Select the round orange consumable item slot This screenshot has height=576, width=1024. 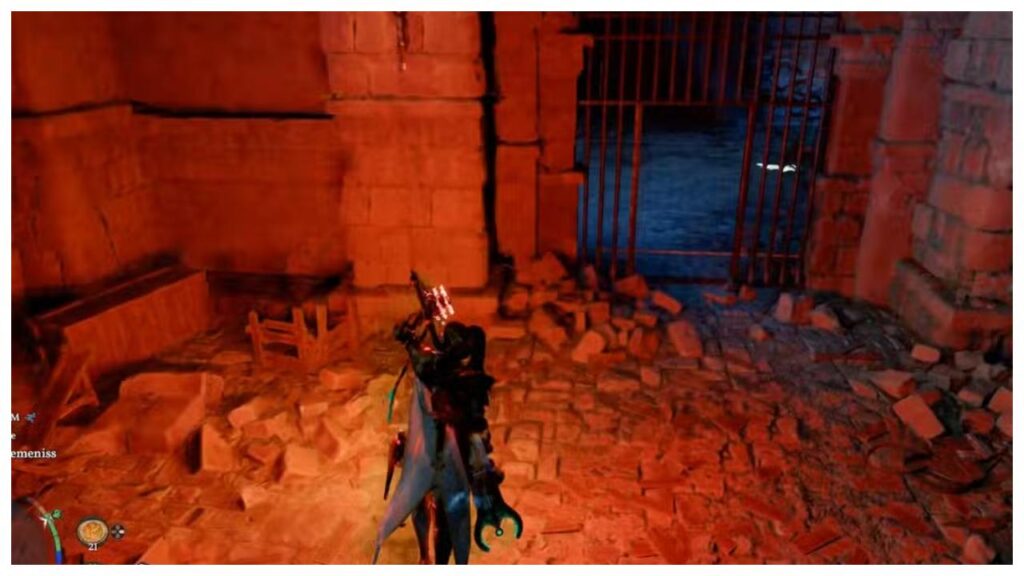[x=92, y=530]
